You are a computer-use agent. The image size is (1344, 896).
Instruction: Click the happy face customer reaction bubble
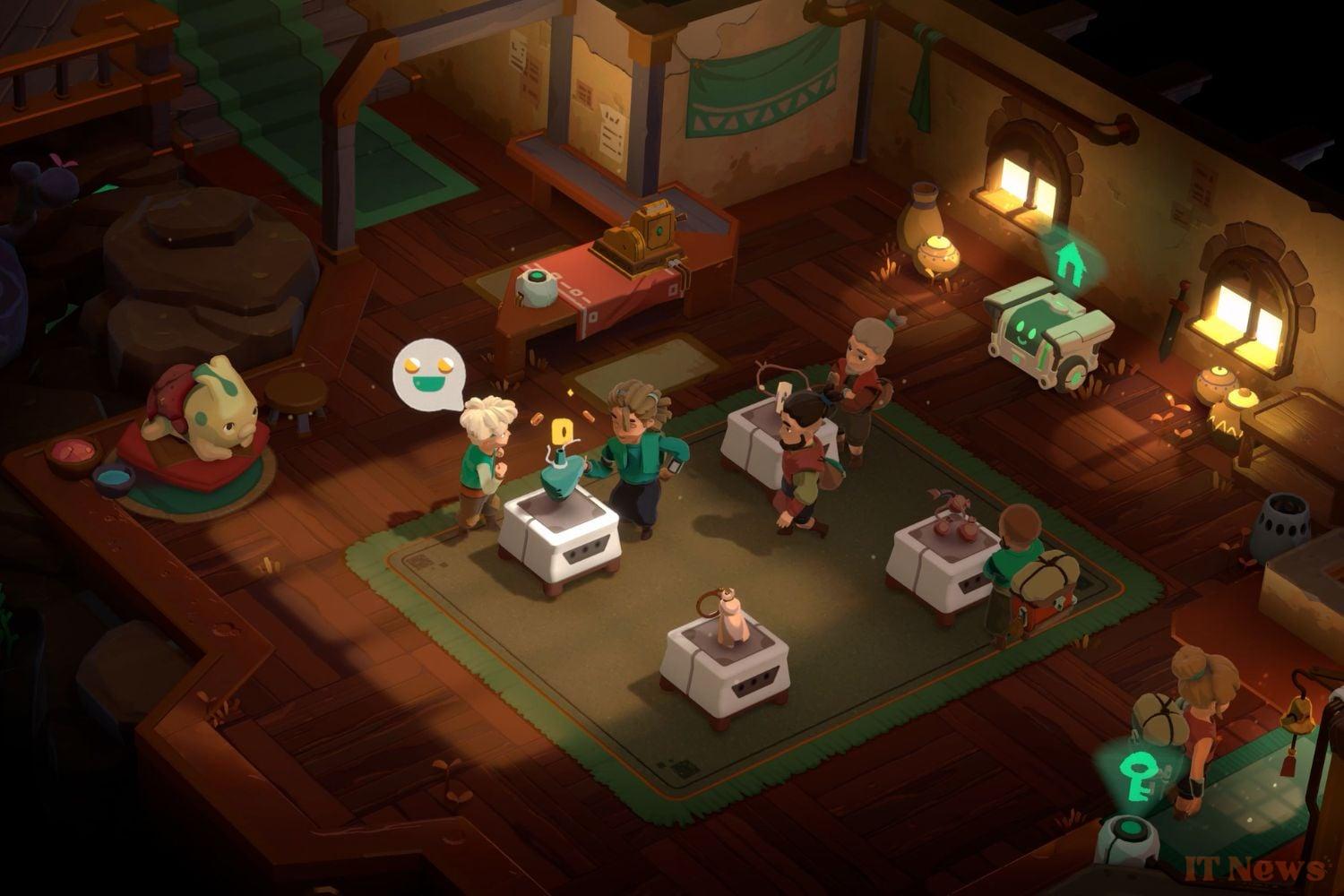[x=426, y=374]
